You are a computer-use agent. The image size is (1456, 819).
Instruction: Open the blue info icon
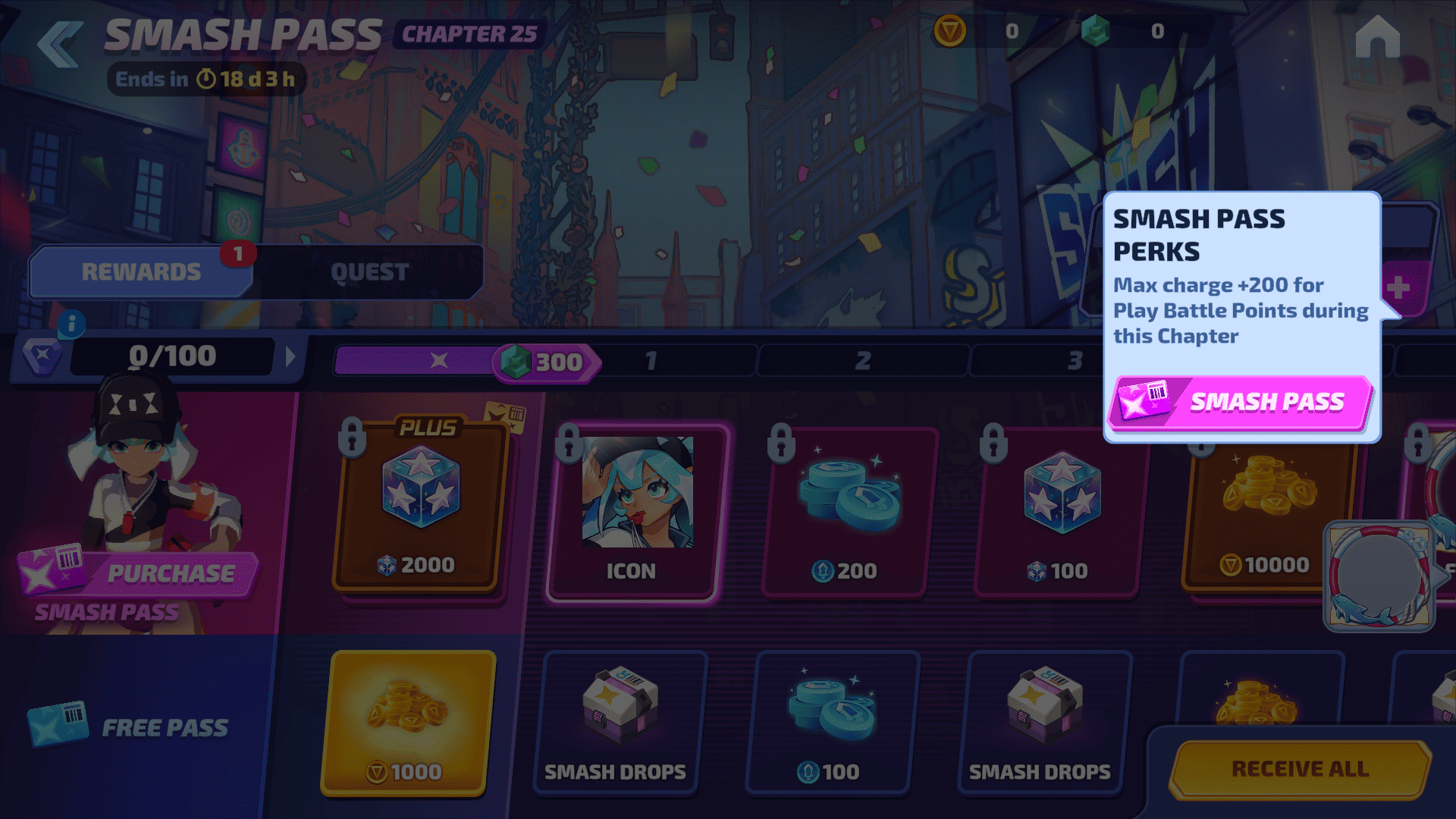pos(72,325)
